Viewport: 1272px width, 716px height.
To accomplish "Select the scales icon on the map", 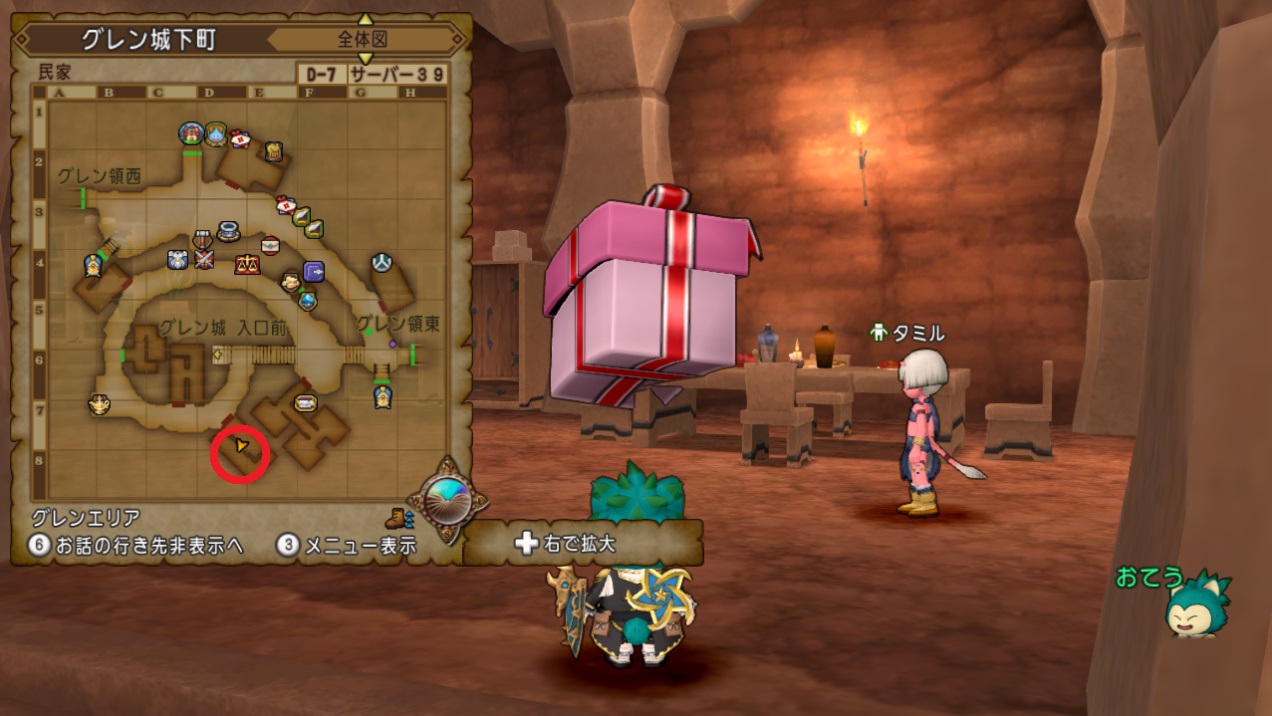I will tap(246, 264).
